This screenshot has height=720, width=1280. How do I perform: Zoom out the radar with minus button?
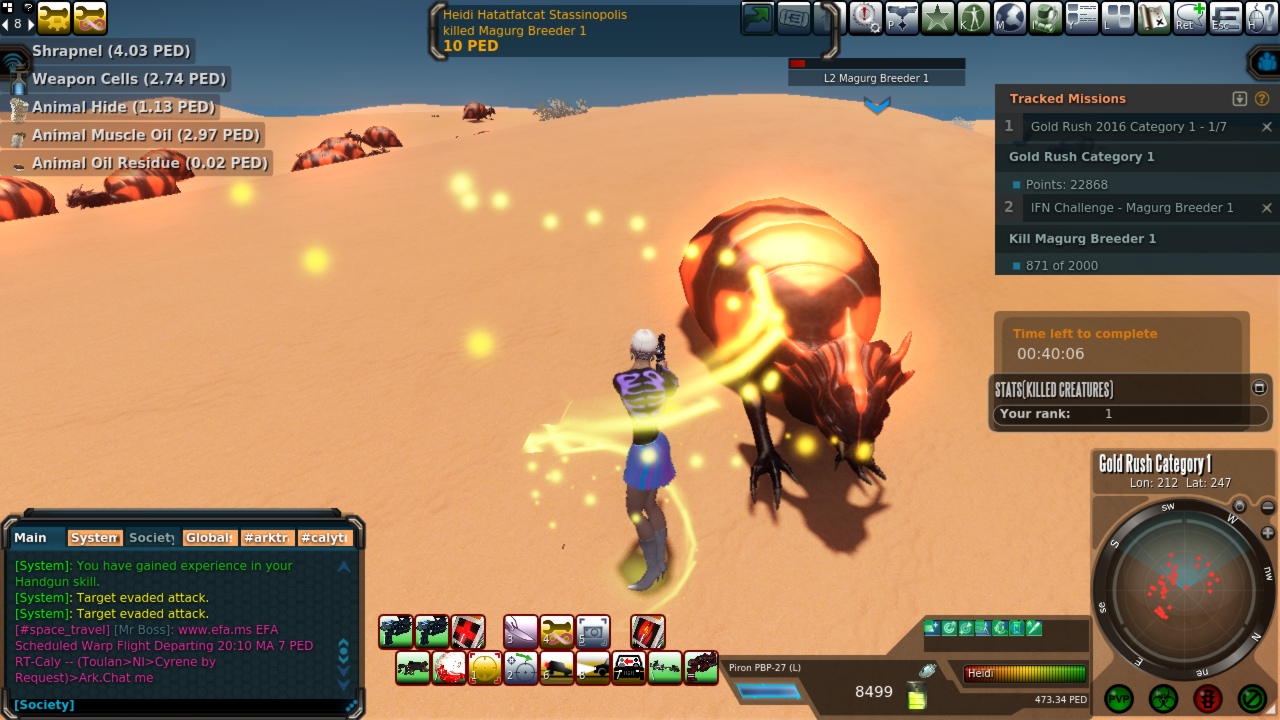pos(1268,508)
